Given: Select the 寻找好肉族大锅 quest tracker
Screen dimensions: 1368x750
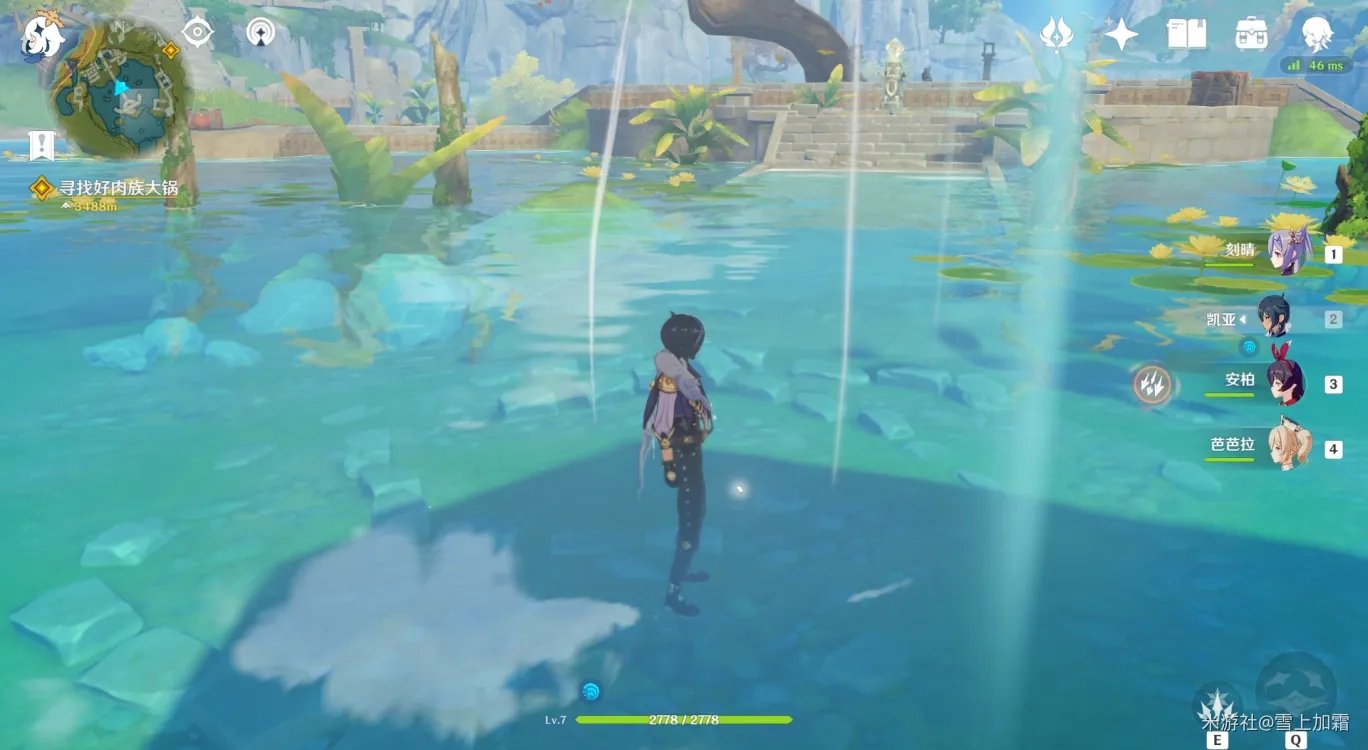Looking at the screenshot, I should pos(110,188).
